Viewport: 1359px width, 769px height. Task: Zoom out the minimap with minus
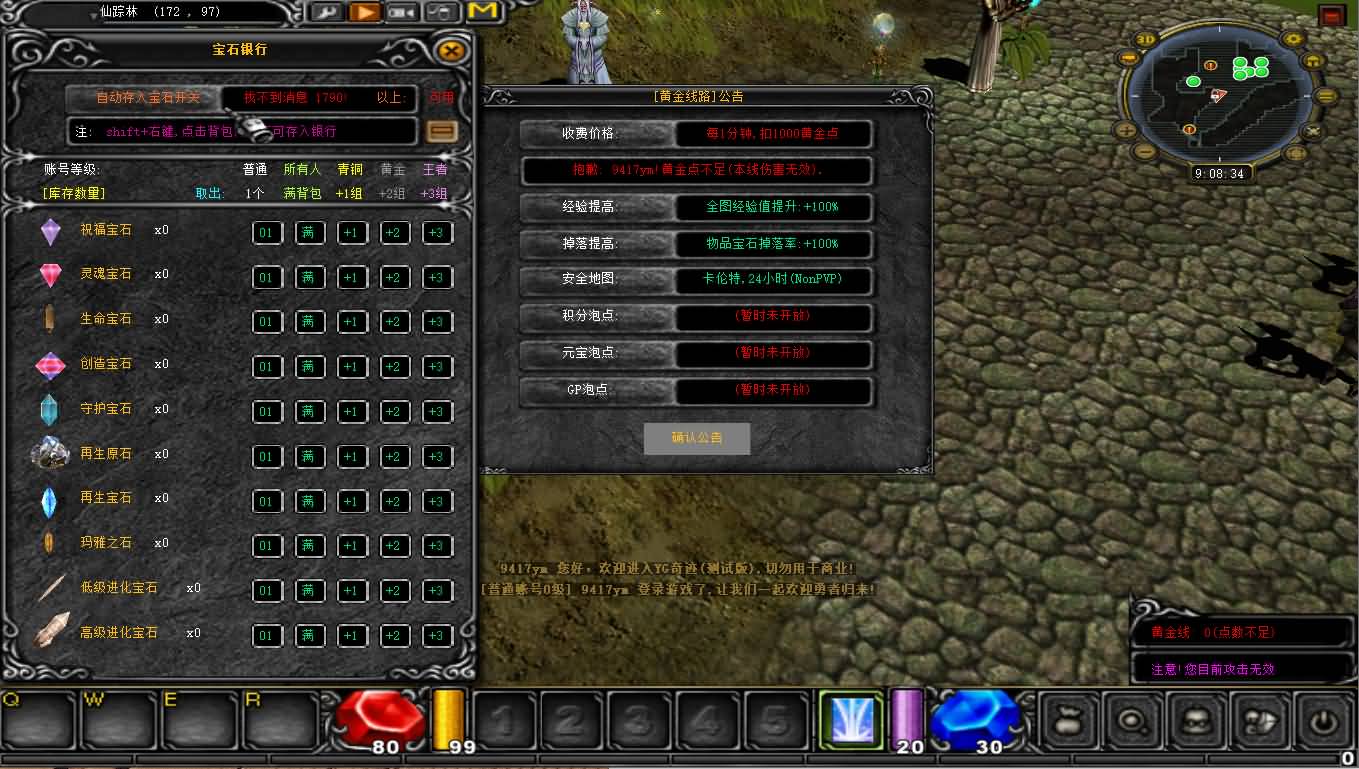point(1145,153)
